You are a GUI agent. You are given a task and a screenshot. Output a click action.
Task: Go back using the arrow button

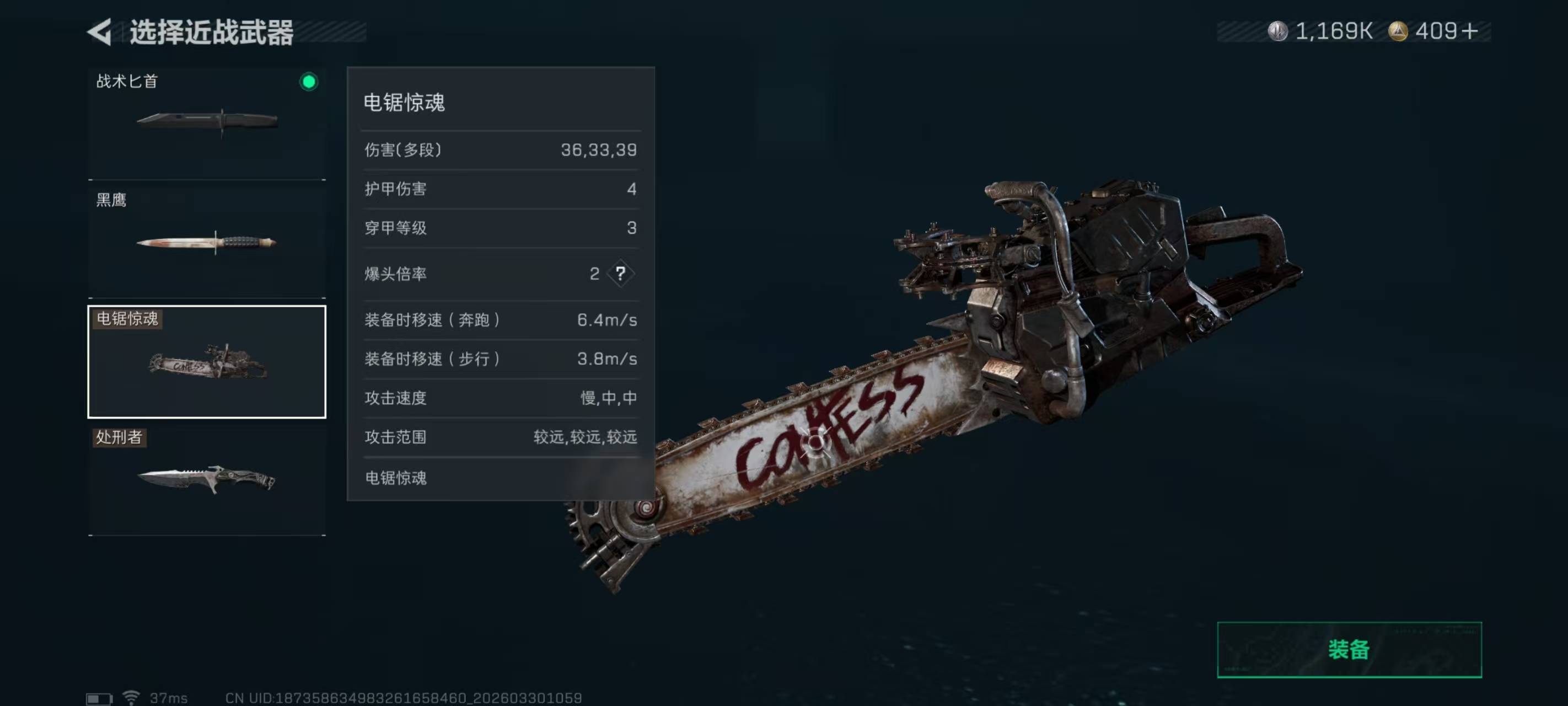pyautogui.click(x=100, y=31)
